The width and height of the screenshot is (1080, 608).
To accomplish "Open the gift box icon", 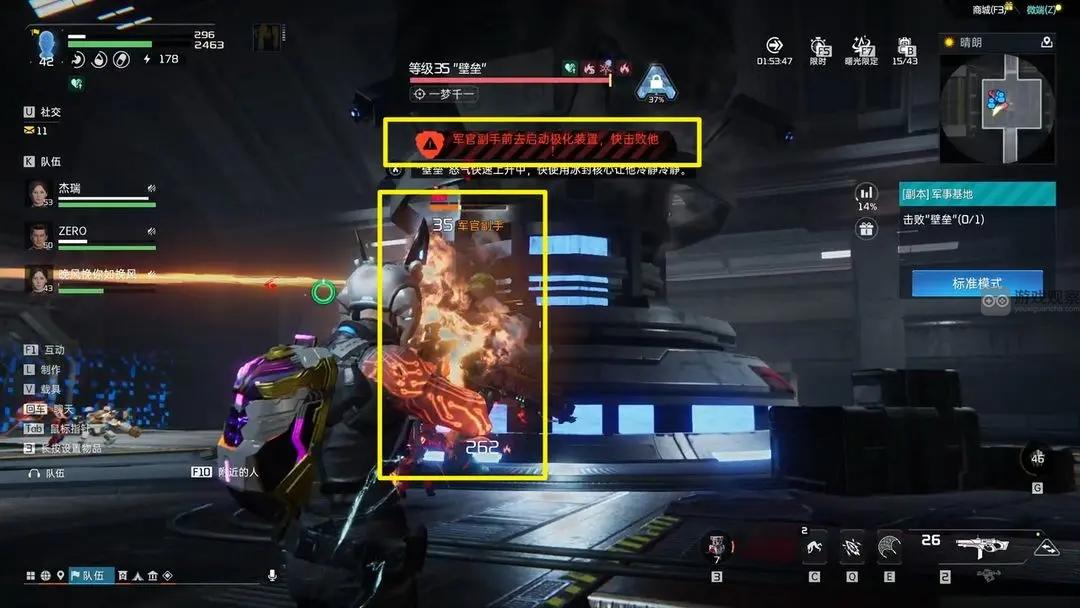I will pyautogui.click(x=866, y=229).
